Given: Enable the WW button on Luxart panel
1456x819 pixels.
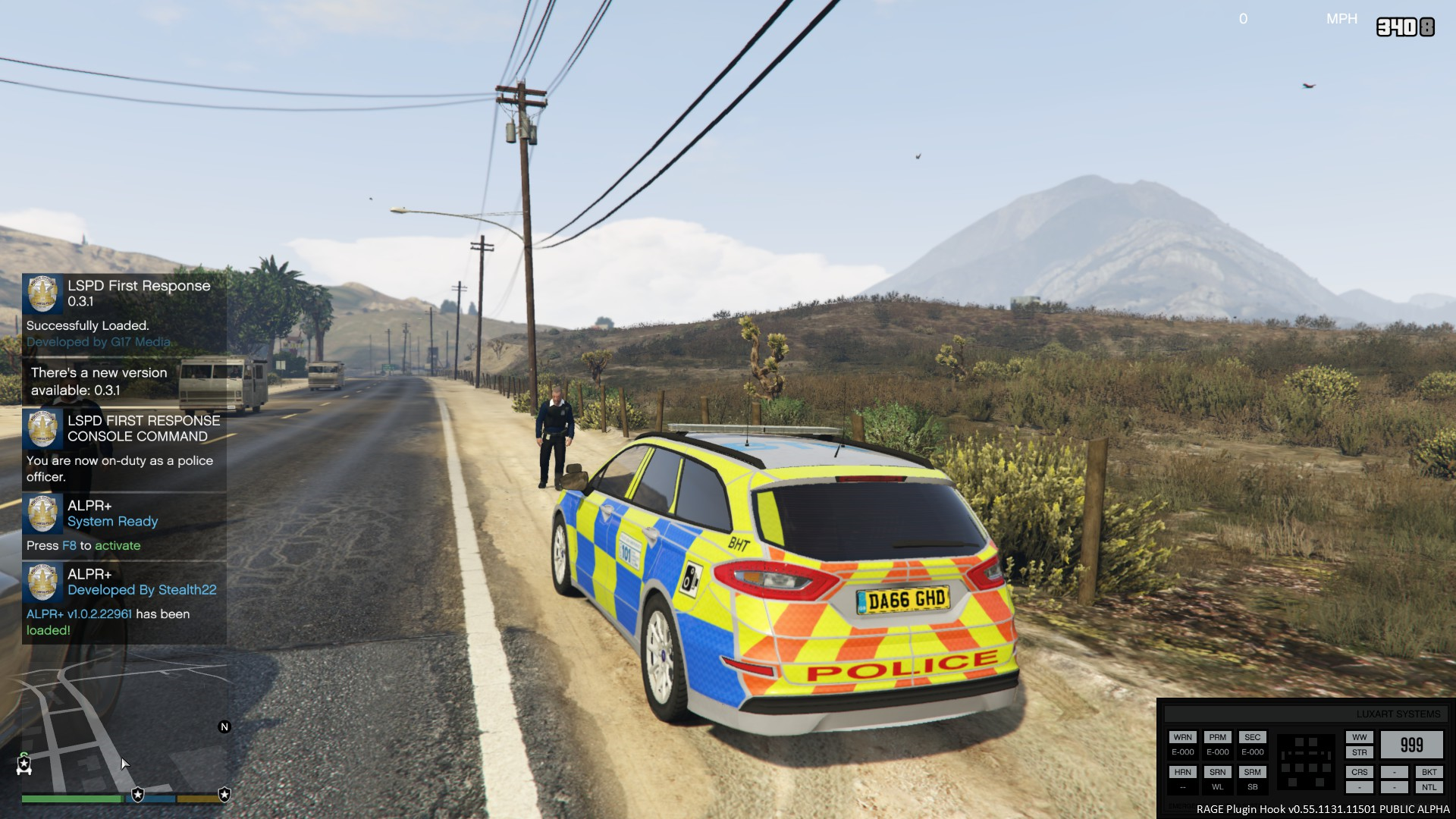Looking at the screenshot, I should (1359, 737).
